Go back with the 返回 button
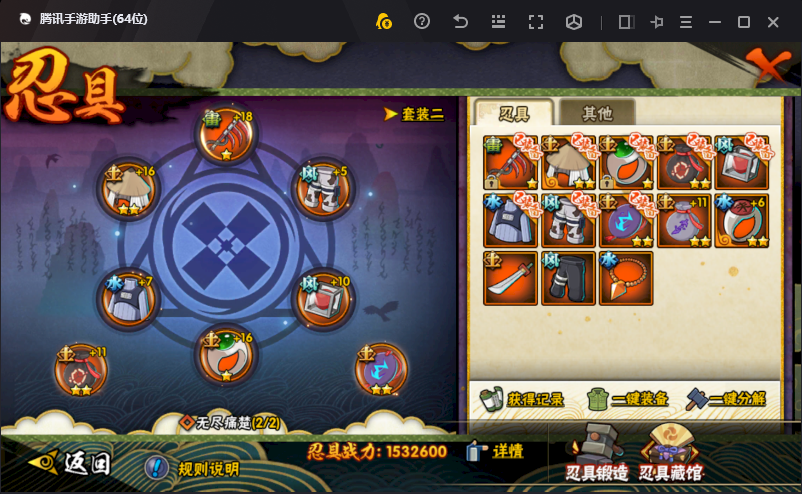 [x=72, y=463]
